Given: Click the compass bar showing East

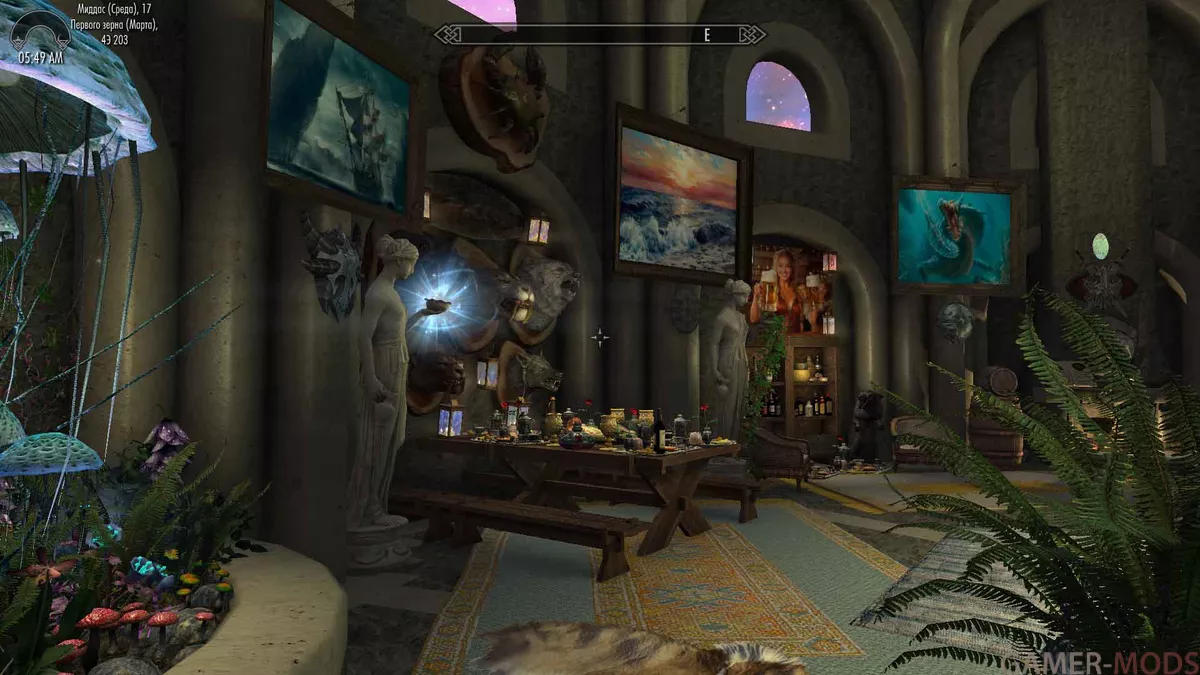Looking at the screenshot, I should pos(600,35).
